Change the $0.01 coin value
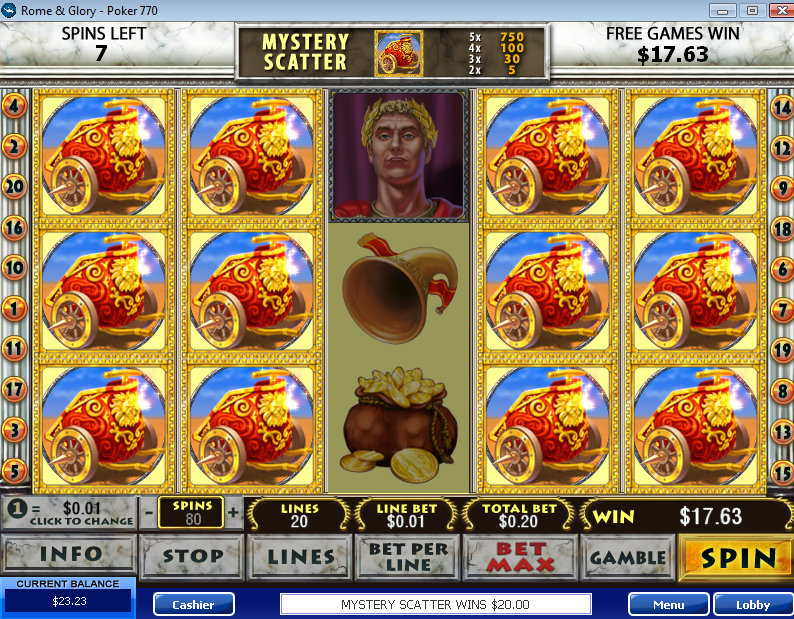This screenshot has height=619, width=794. (68, 514)
